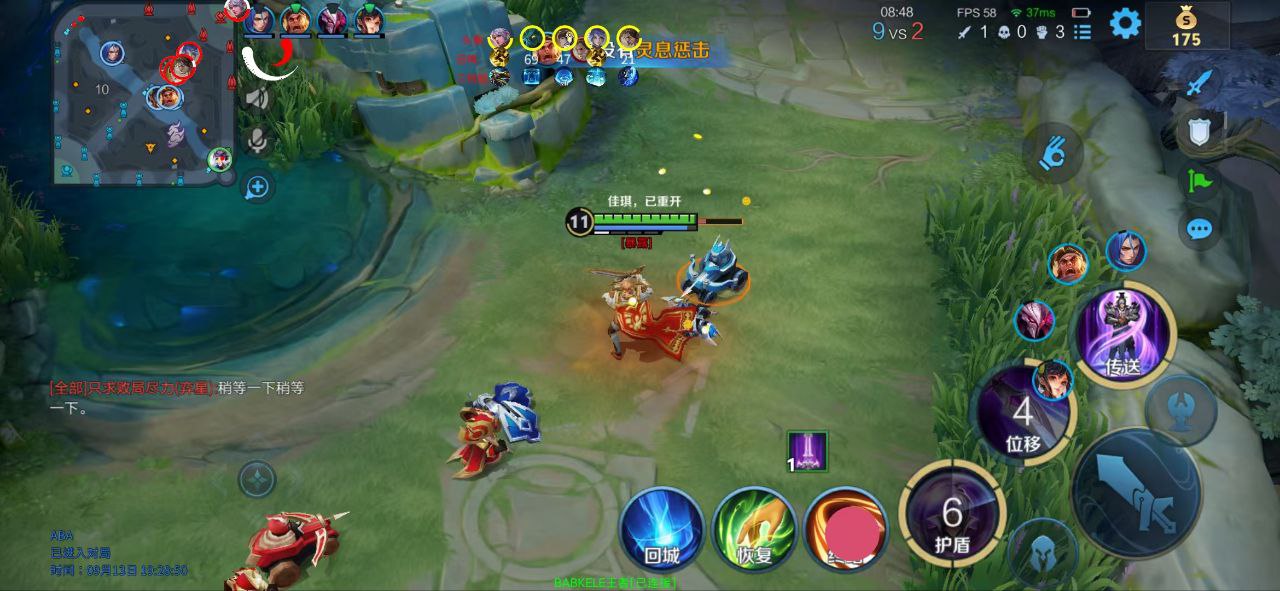The image size is (1280, 591).
Task: Open the settings gear menu
Action: pyautogui.click(x=1125, y=23)
